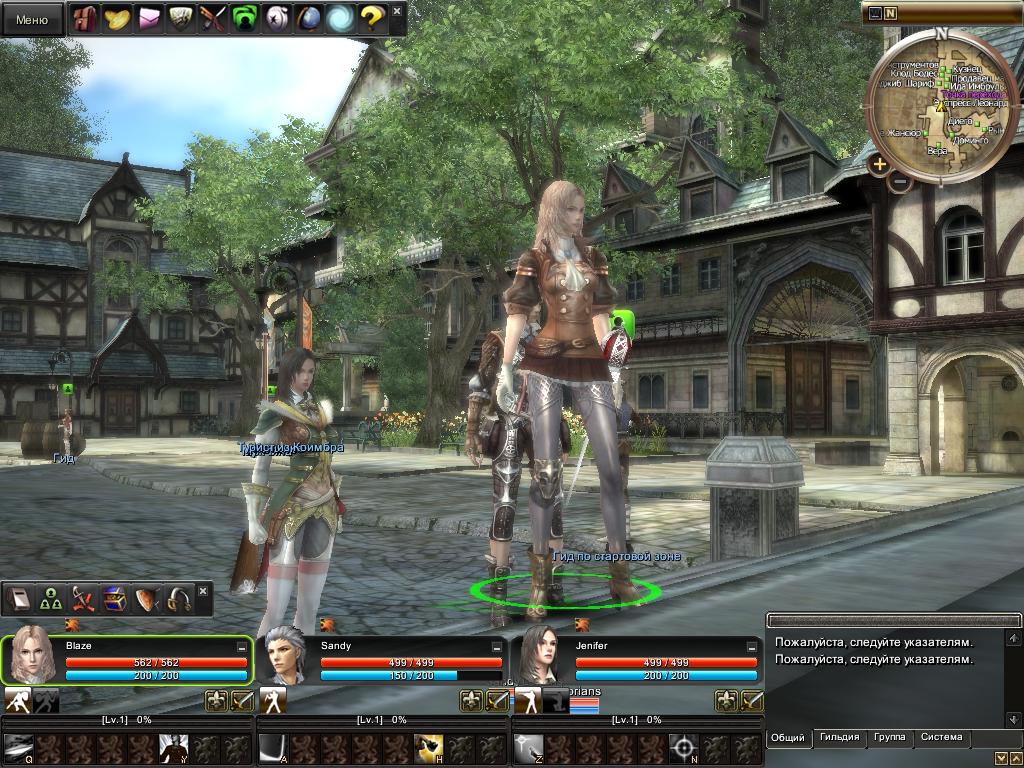
Task: Click the yellow question mark help icon
Action: [371, 17]
